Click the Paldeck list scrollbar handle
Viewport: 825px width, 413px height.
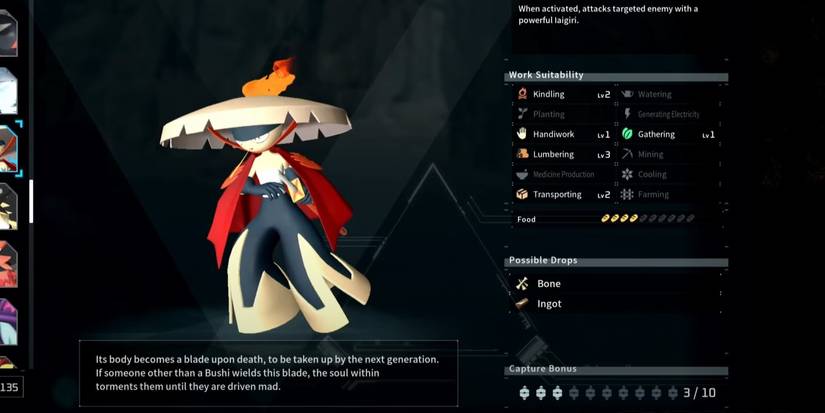[31, 200]
